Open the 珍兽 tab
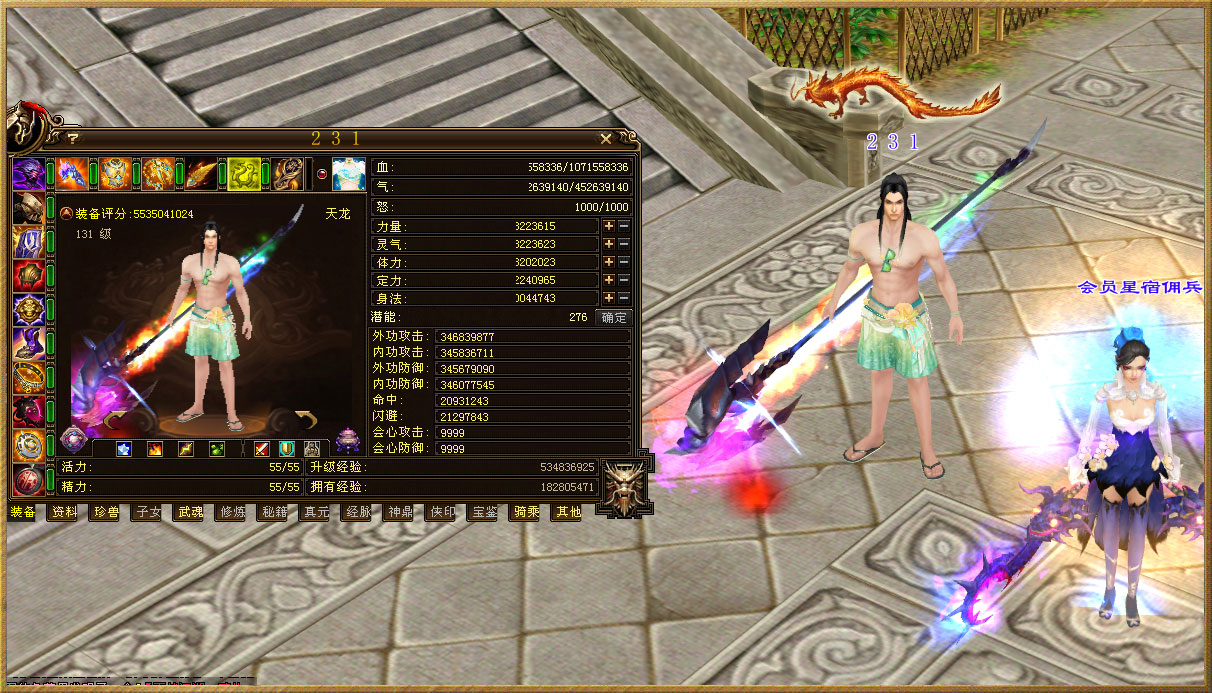This screenshot has height=693, width=1212. 106,512
